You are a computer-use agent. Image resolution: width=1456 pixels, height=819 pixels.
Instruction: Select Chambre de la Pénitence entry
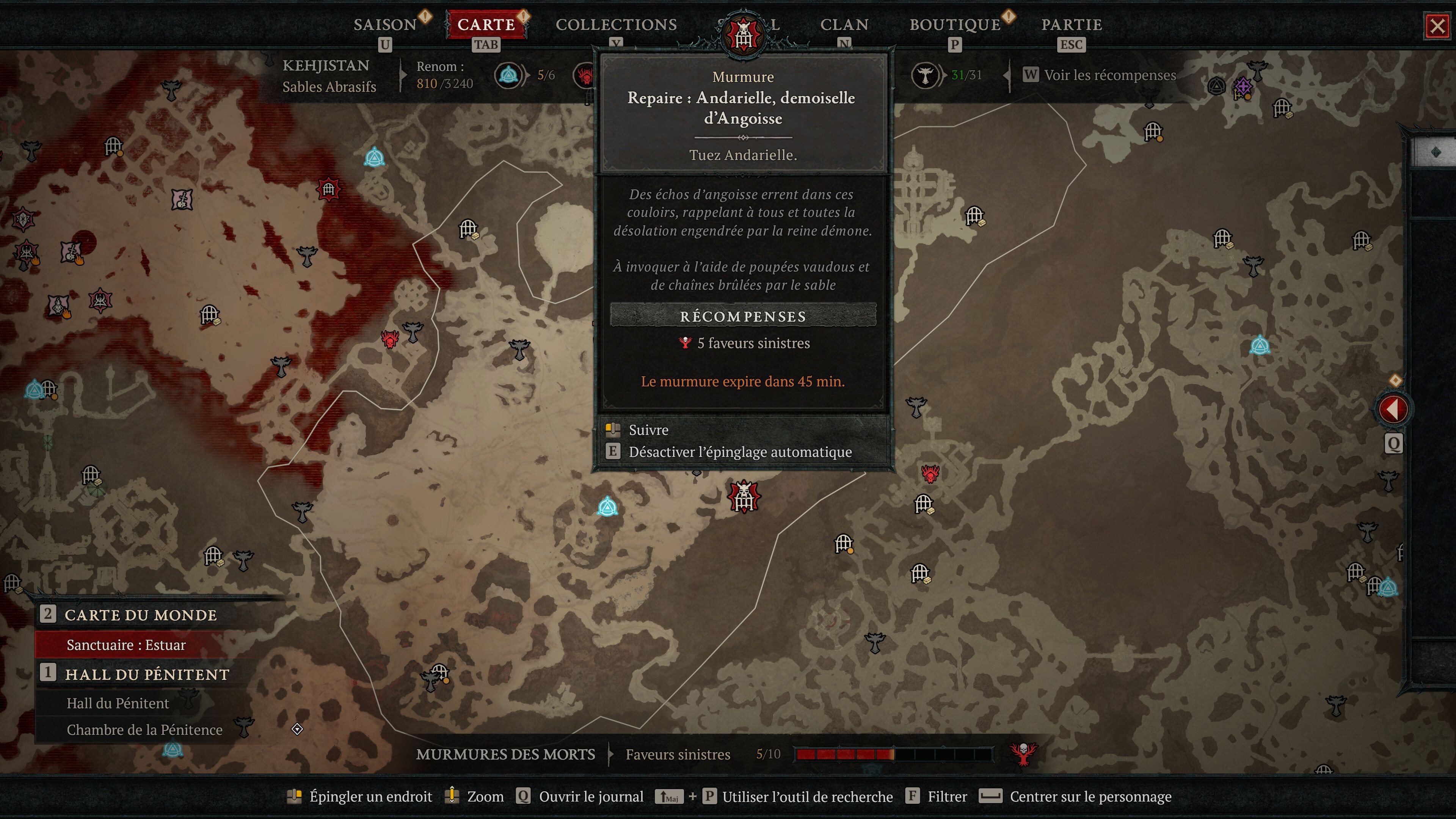[144, 730]
